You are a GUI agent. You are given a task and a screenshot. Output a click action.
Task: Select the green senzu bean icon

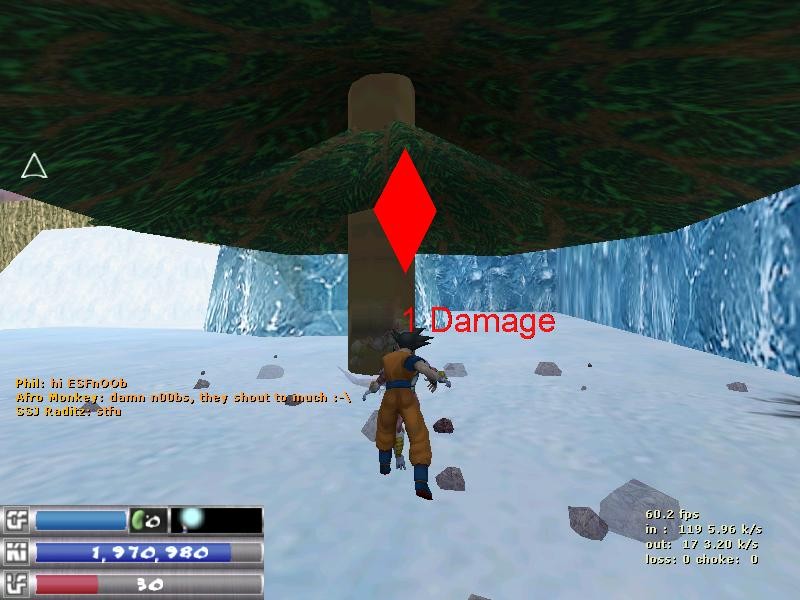pyautogui.click(x=143, y=521)
